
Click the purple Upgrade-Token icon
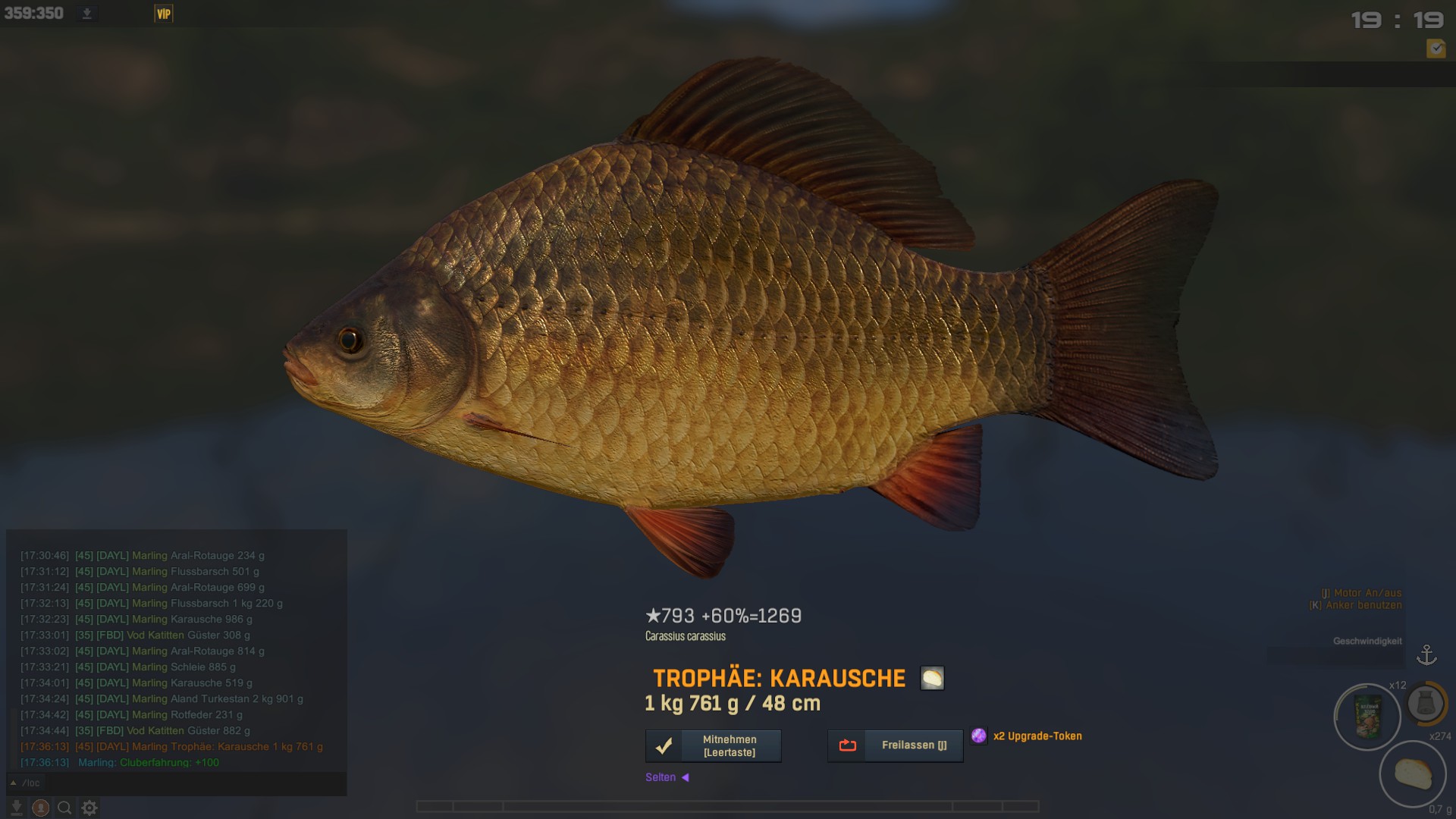point(979,736)
